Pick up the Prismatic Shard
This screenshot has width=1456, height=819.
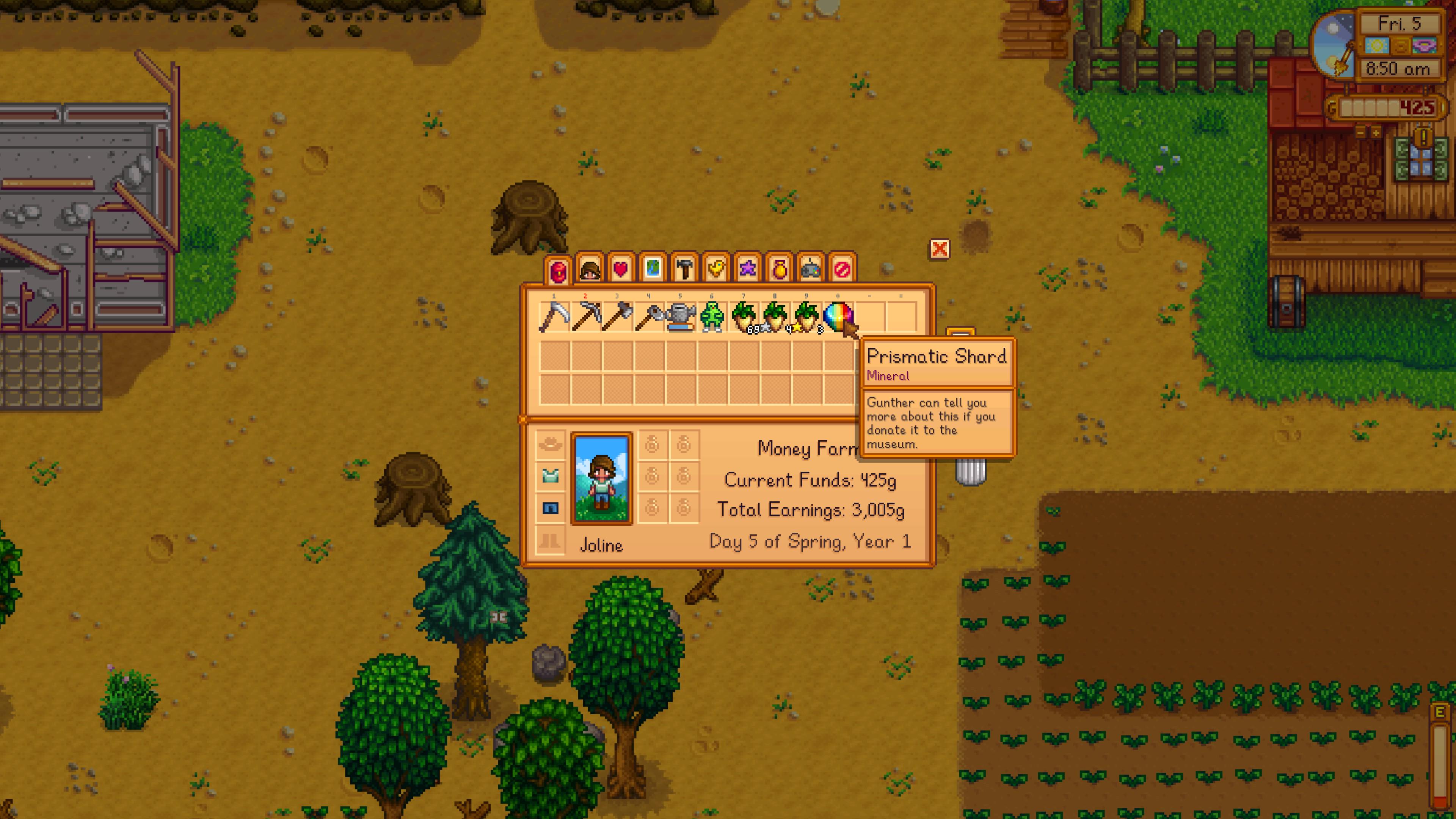click(839, 317)
